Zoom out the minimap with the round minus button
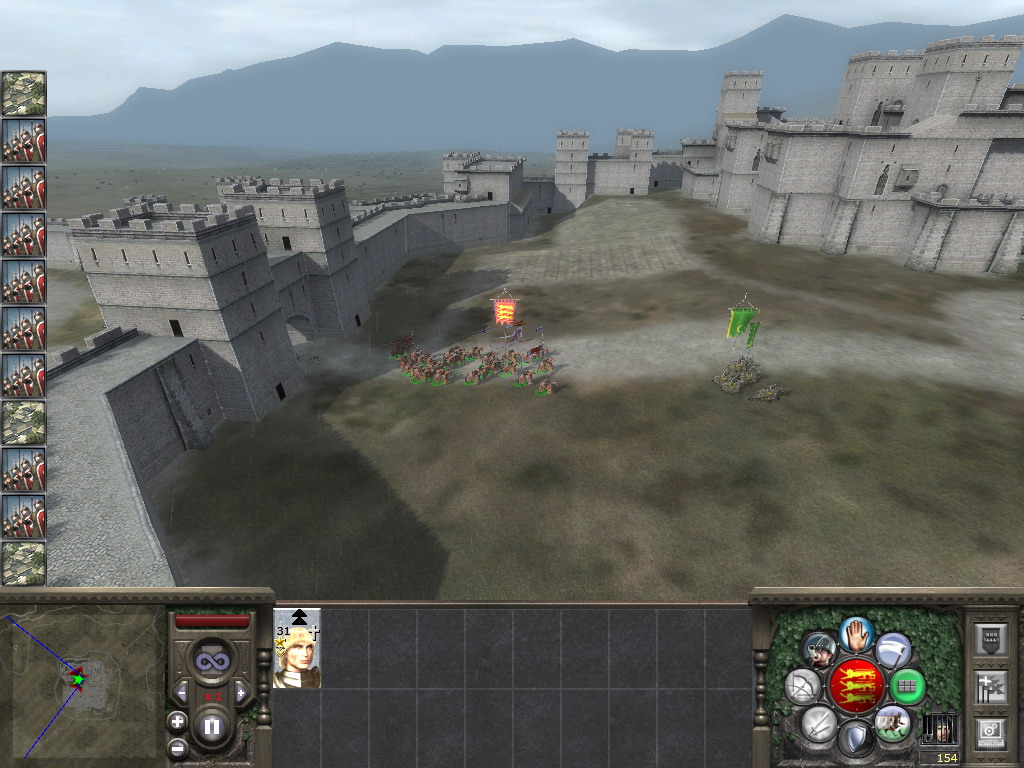This screenshot has width=1024, height=768. coord(177,747)
